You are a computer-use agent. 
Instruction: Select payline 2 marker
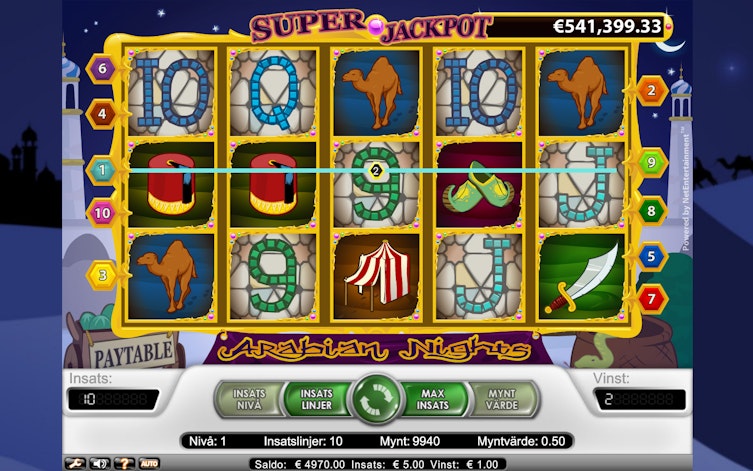point(652,91)
